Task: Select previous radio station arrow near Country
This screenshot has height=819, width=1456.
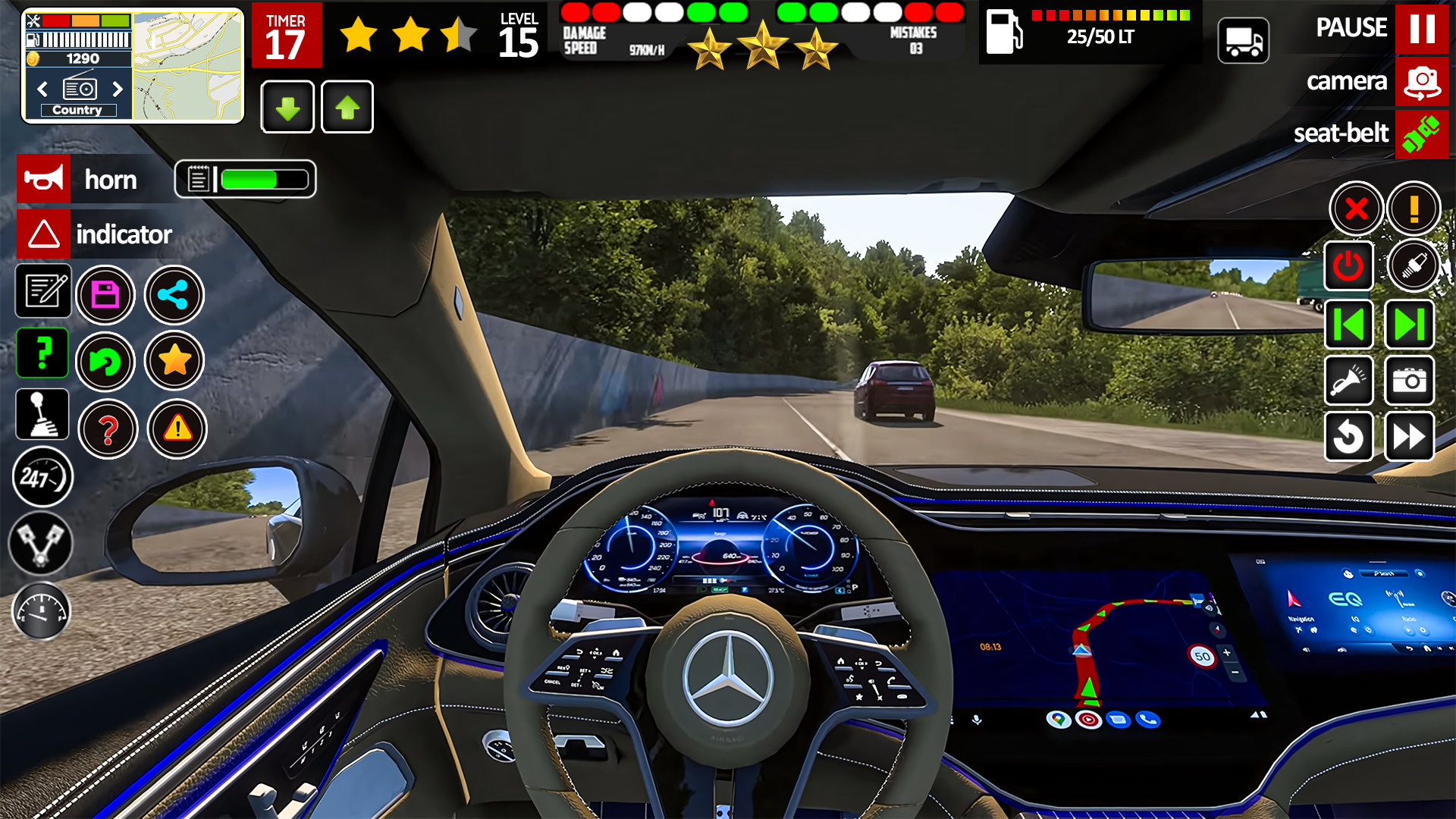Action: point(41,89)
